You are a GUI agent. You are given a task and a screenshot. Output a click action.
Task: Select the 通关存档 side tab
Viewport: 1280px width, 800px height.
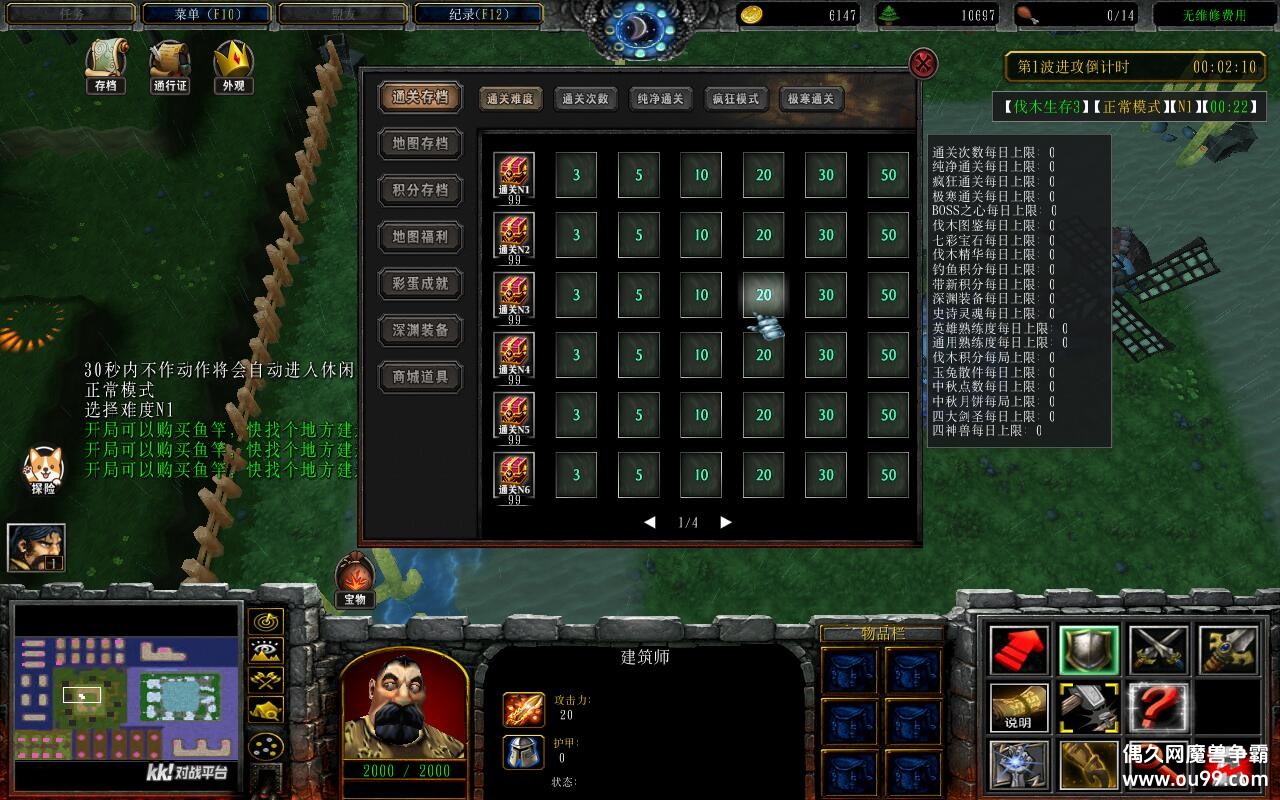click(x=420, y=97)
